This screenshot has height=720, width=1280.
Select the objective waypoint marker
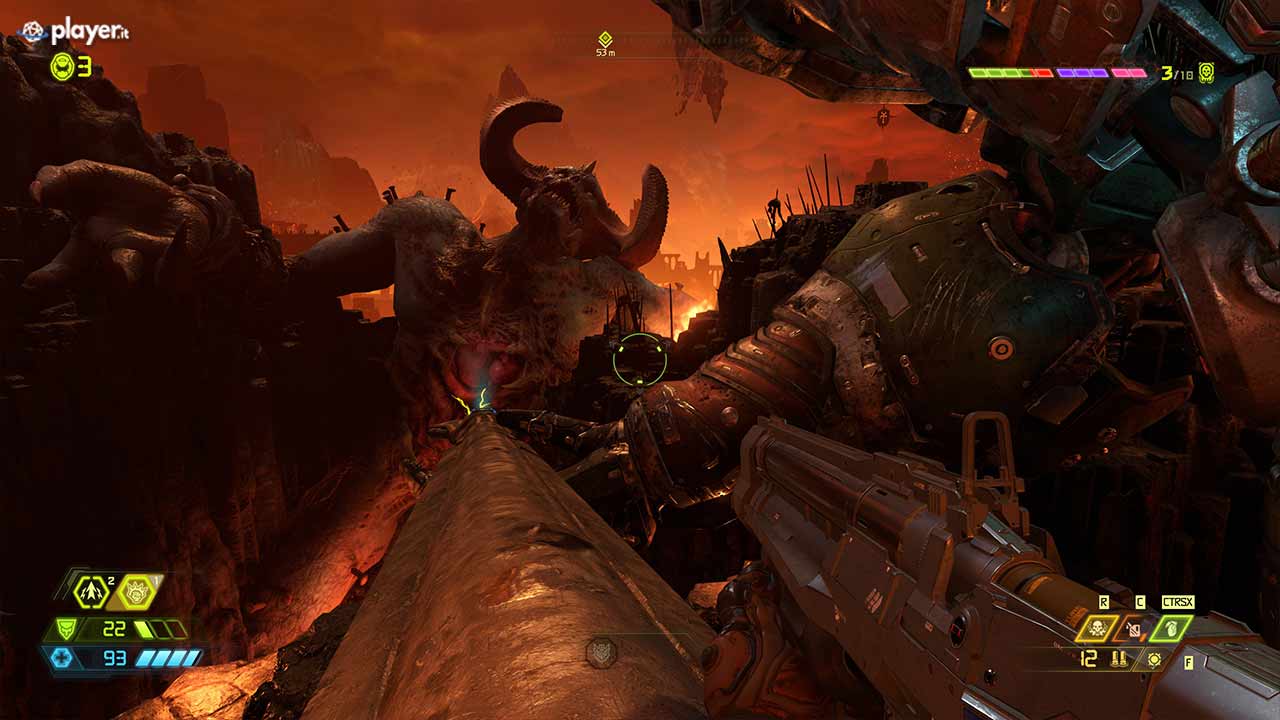(605, 39)
